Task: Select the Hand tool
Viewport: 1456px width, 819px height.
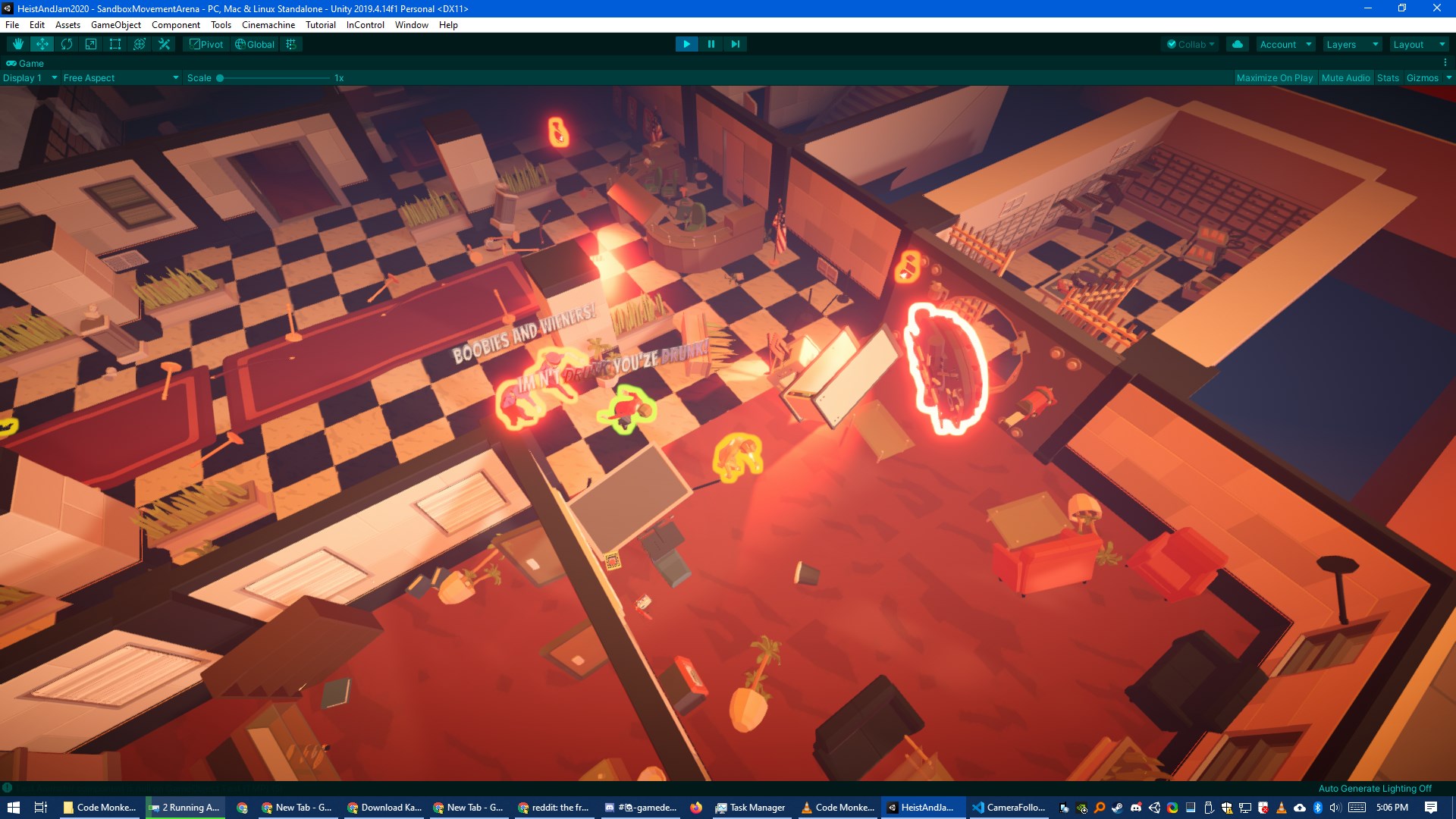Action: [17, 44]
